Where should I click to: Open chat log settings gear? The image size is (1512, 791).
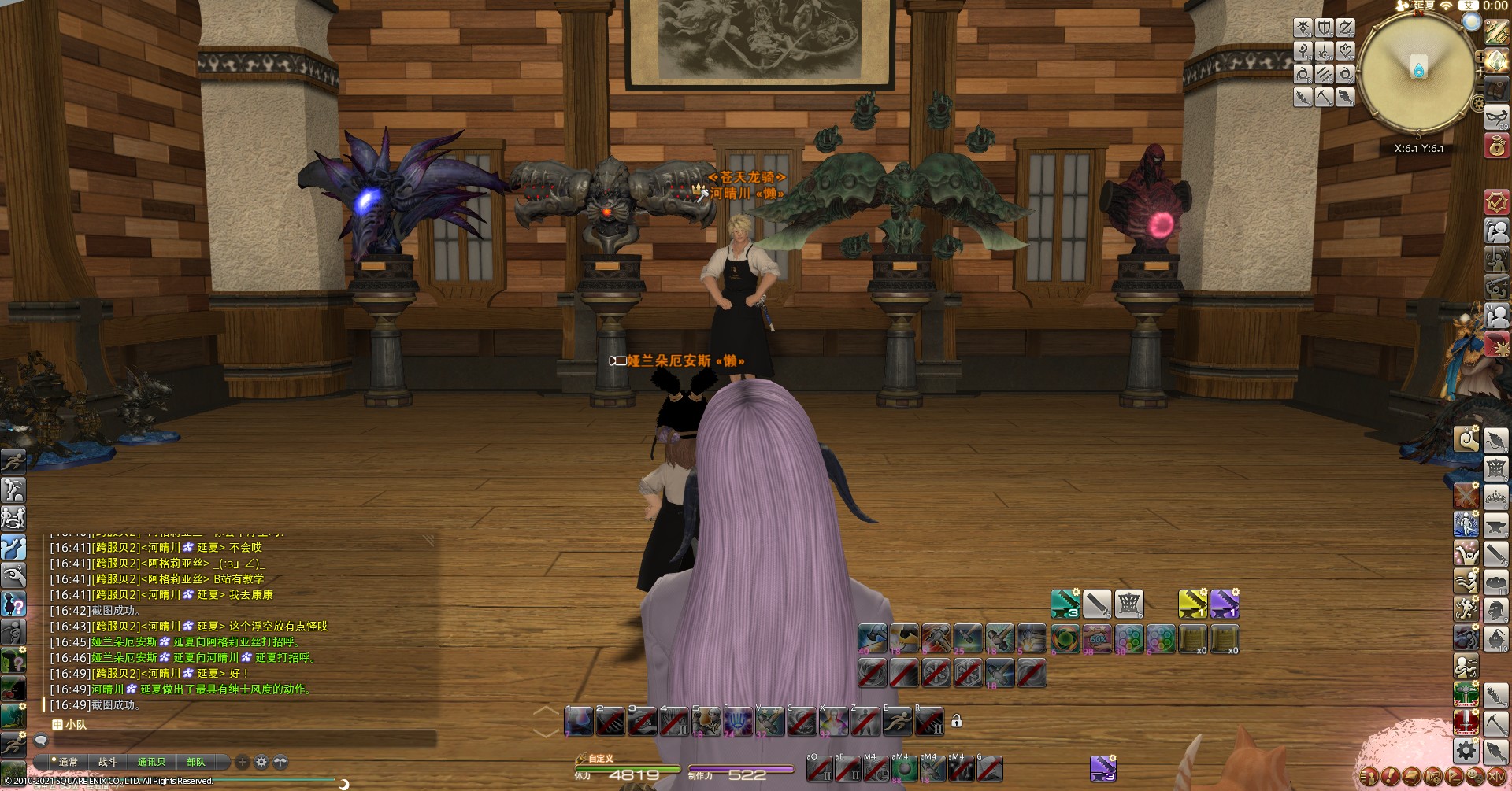[261, 762]
